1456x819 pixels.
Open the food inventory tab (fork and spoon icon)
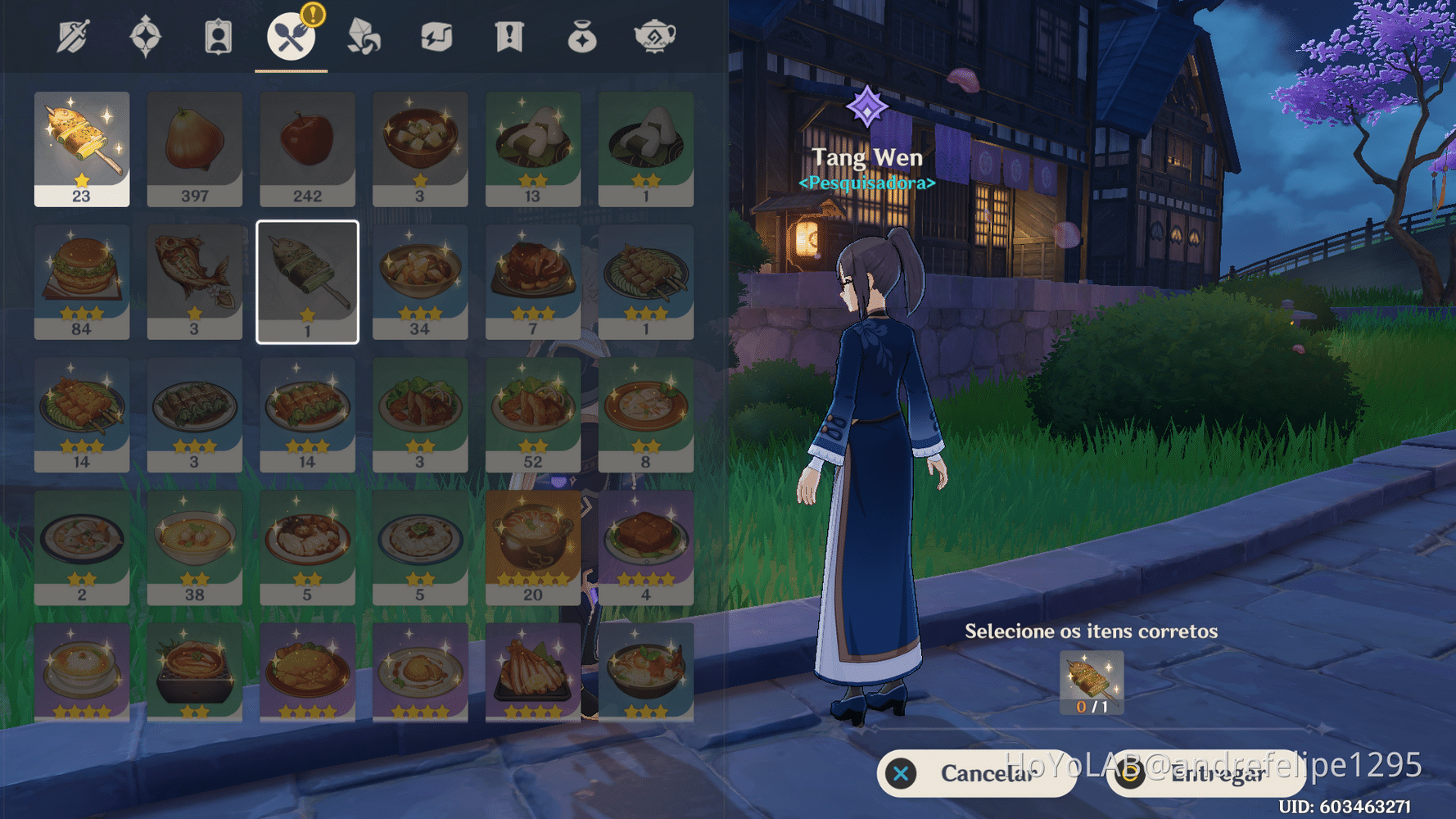coord(291,37)
